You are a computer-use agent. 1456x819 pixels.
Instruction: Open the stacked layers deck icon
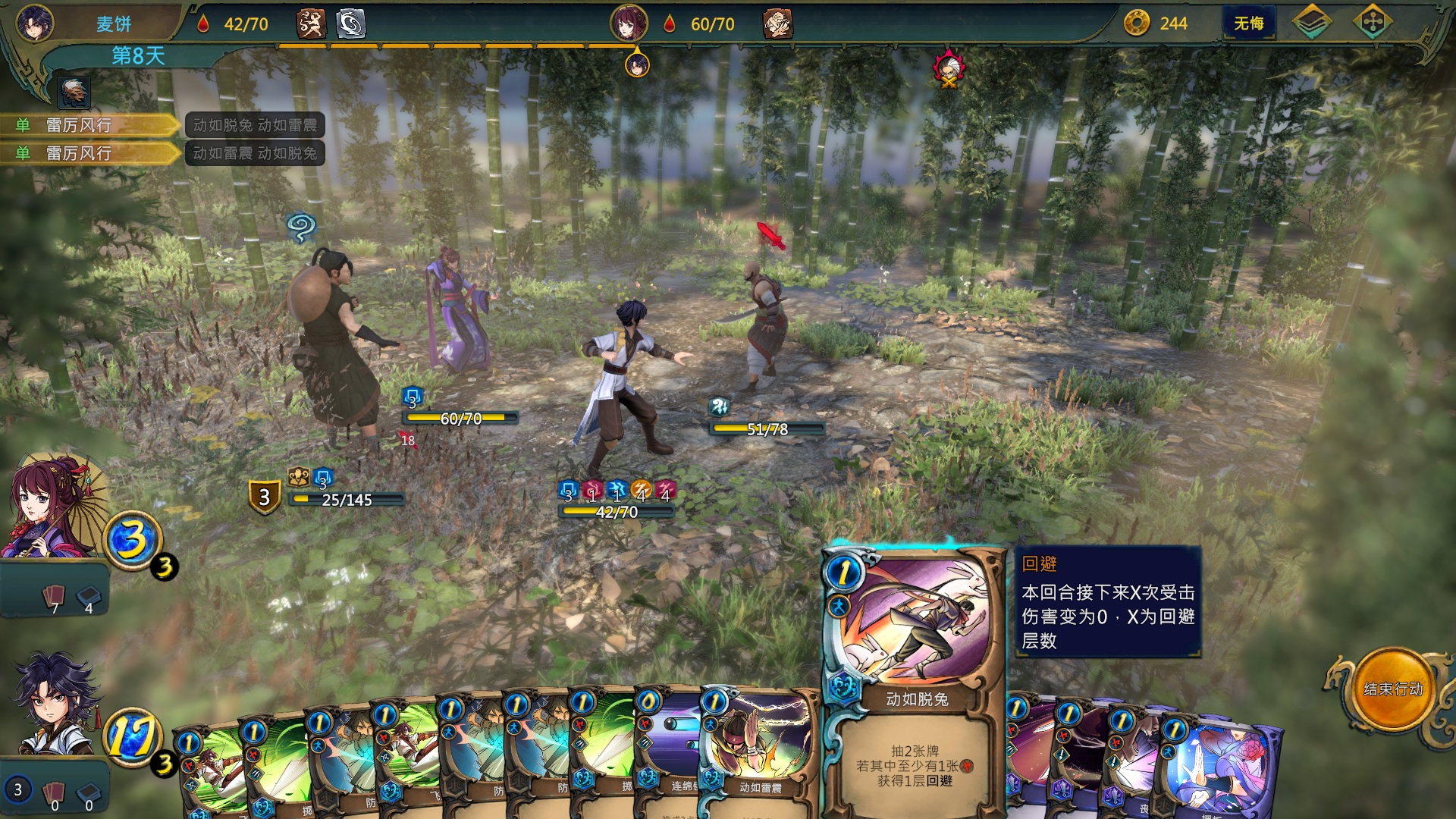click(x=1311, y=23)
